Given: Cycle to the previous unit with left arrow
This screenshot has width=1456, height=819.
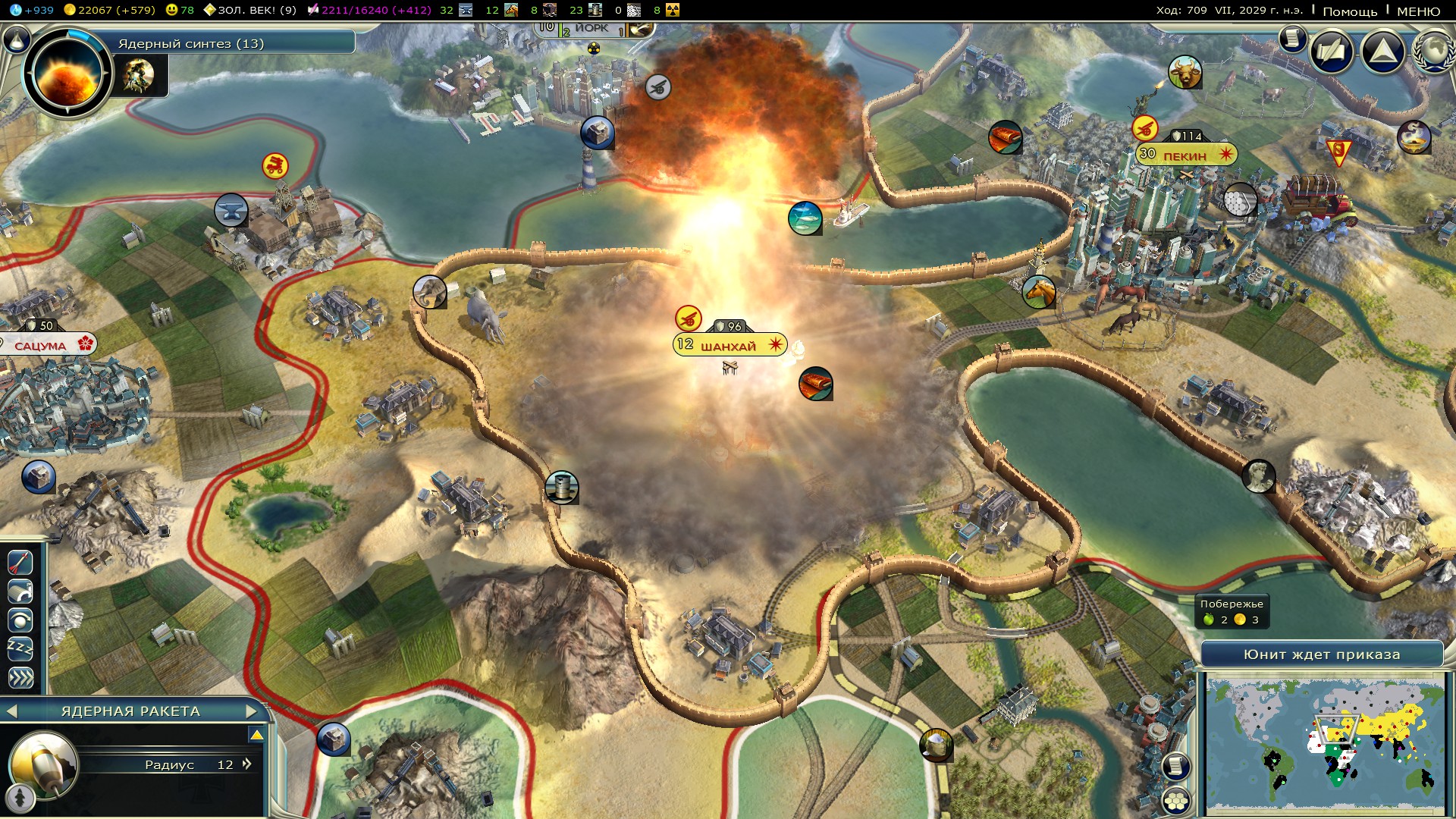Looking at the screenshot, I should [x=11, y=711].
